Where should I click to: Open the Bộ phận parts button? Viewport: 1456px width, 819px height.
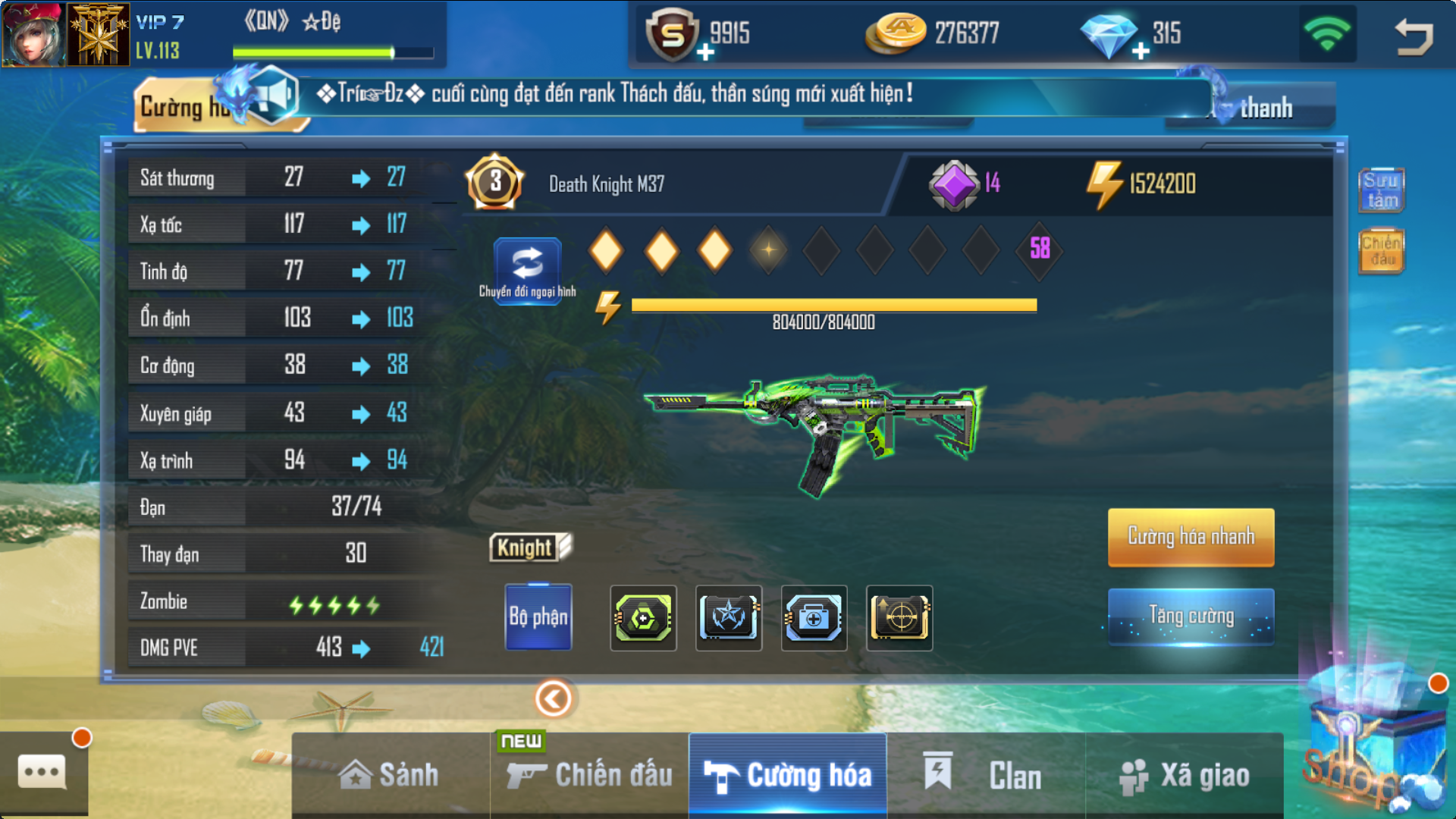(538, 617)
